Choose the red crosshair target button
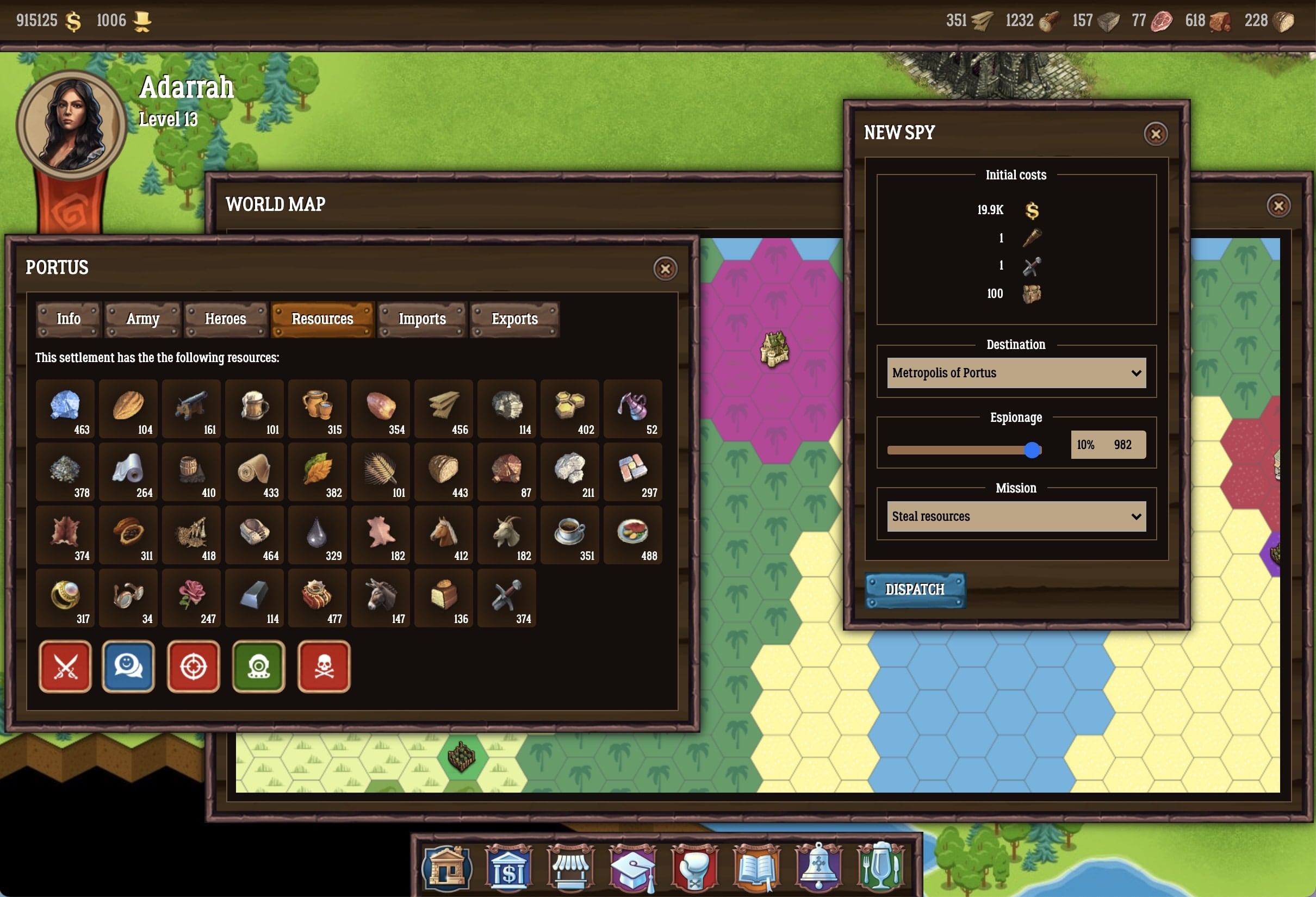Viewport: 1316px width, 897px height. (x=193, y=666)
